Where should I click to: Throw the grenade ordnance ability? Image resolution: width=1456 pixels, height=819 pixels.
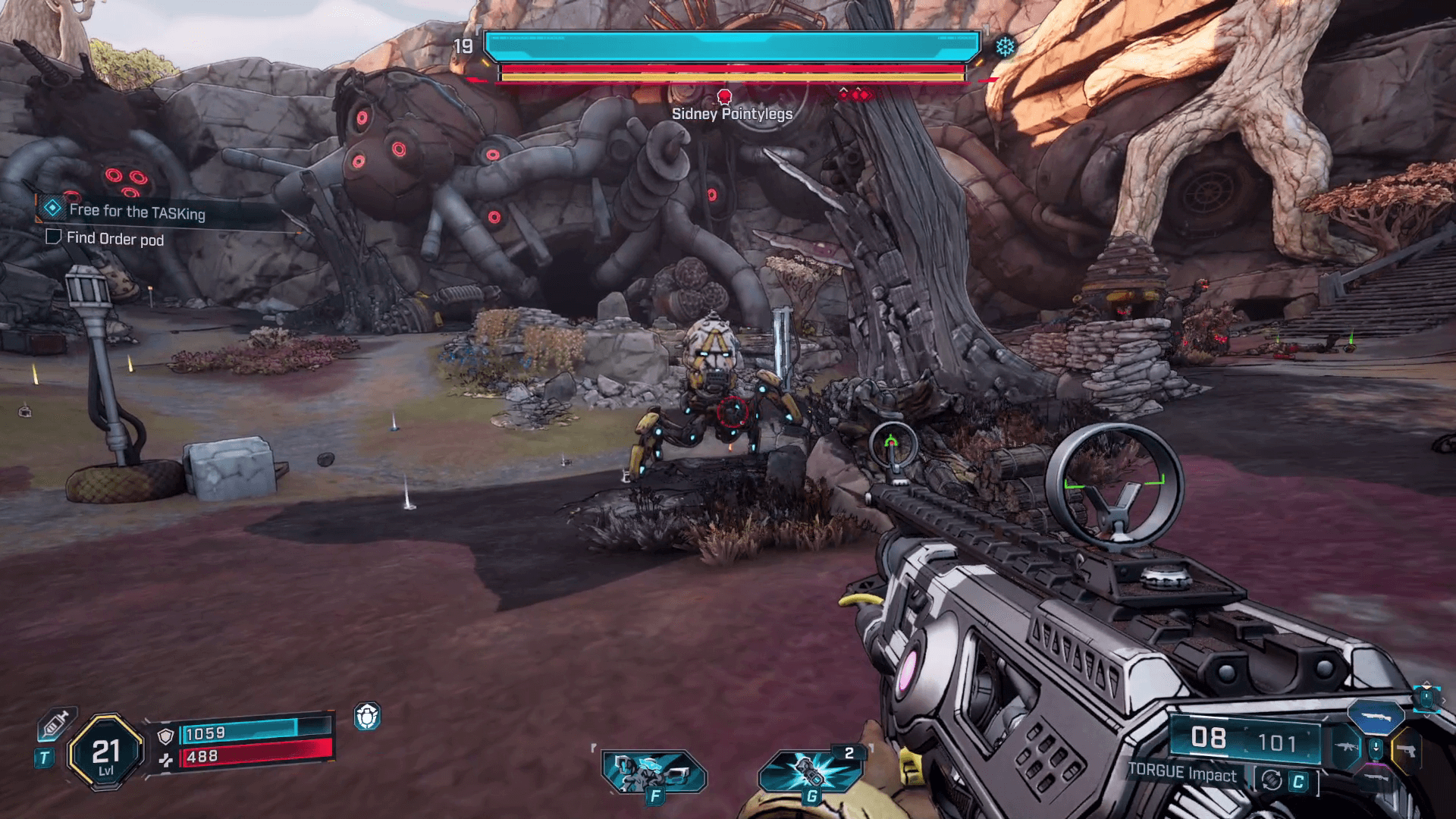(x=810, y=772)
